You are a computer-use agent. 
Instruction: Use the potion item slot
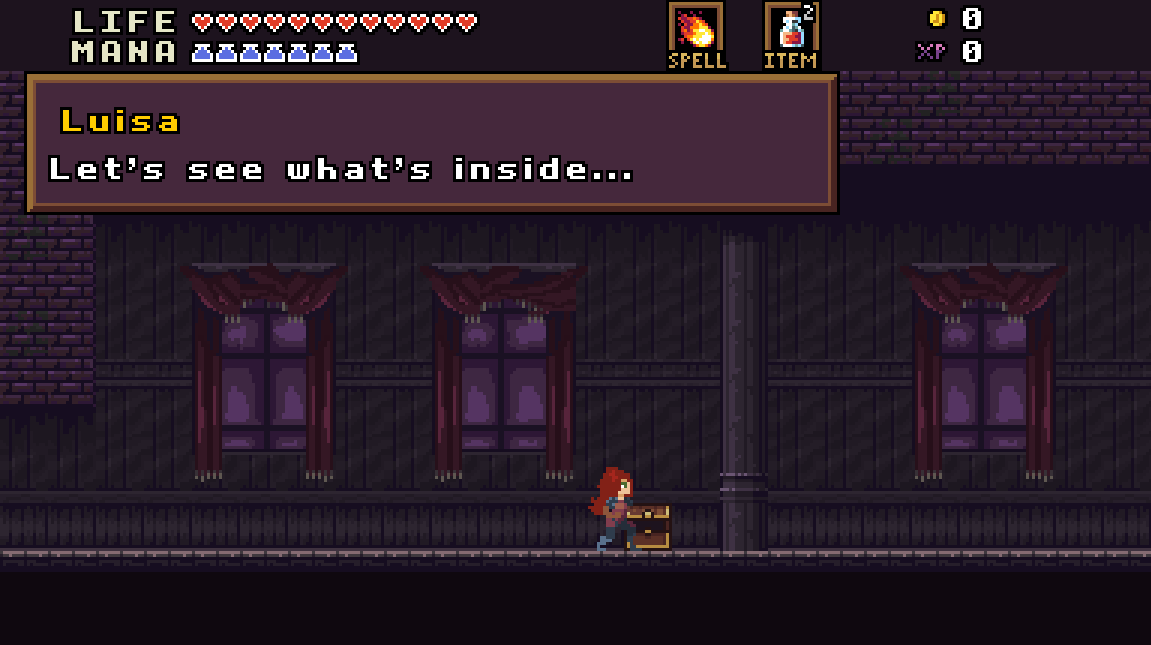(x=791, y=28)
